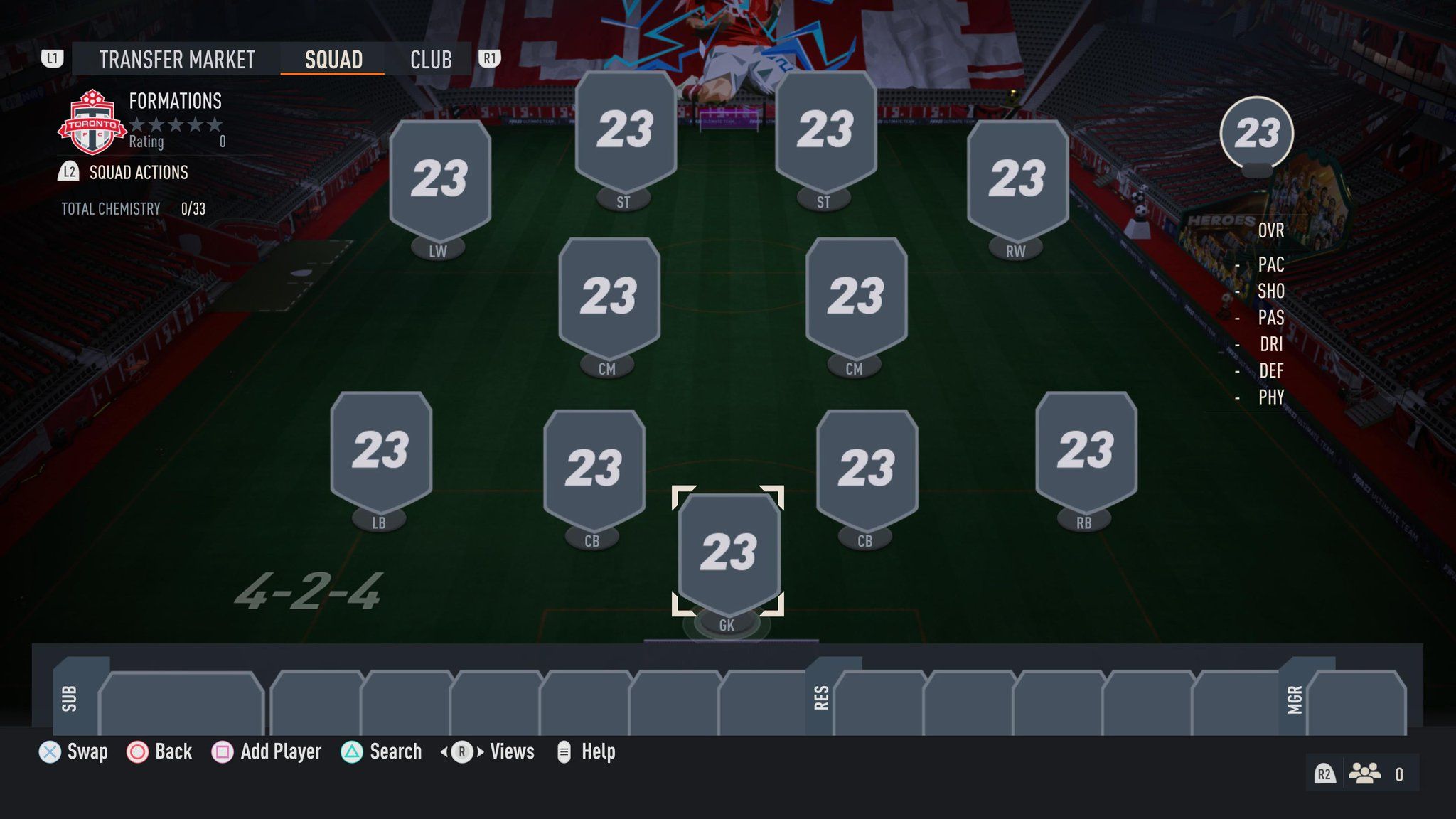Click the triangle Search icon
The width and height of the screenshot is (1456, 819).
pos(351,751)
